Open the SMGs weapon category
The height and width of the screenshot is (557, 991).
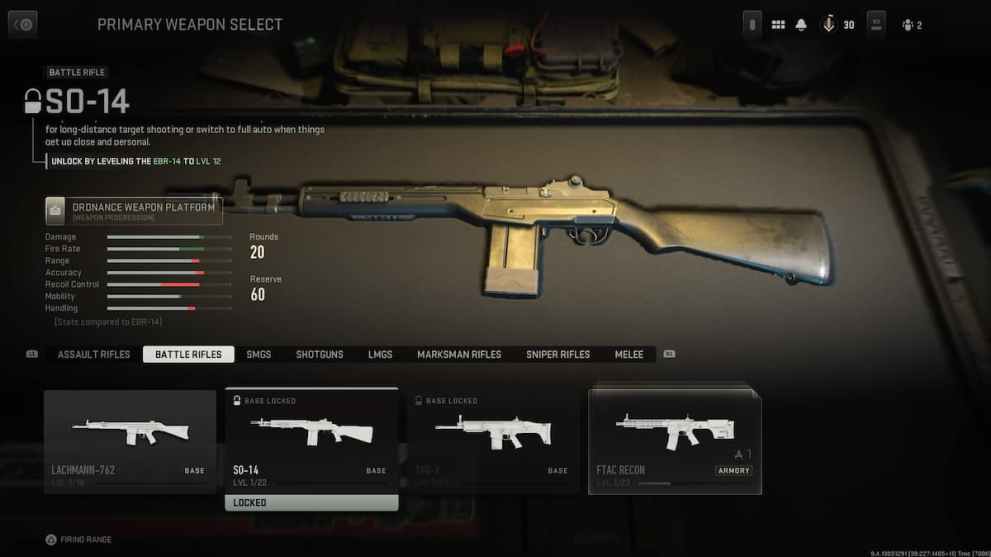click(x=259, y=354)
